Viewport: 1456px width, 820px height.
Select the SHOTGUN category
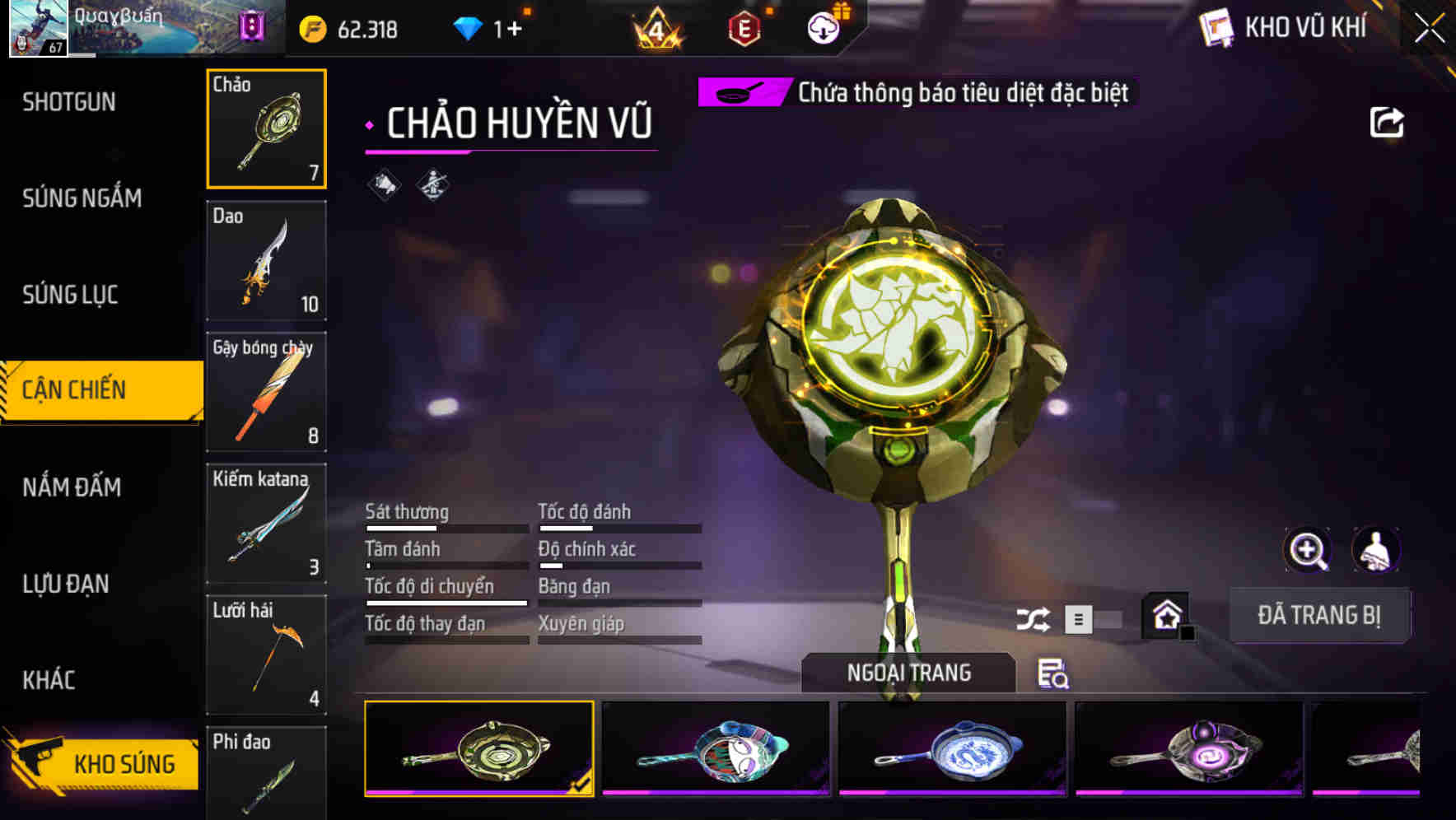click(x=70, y=101)
